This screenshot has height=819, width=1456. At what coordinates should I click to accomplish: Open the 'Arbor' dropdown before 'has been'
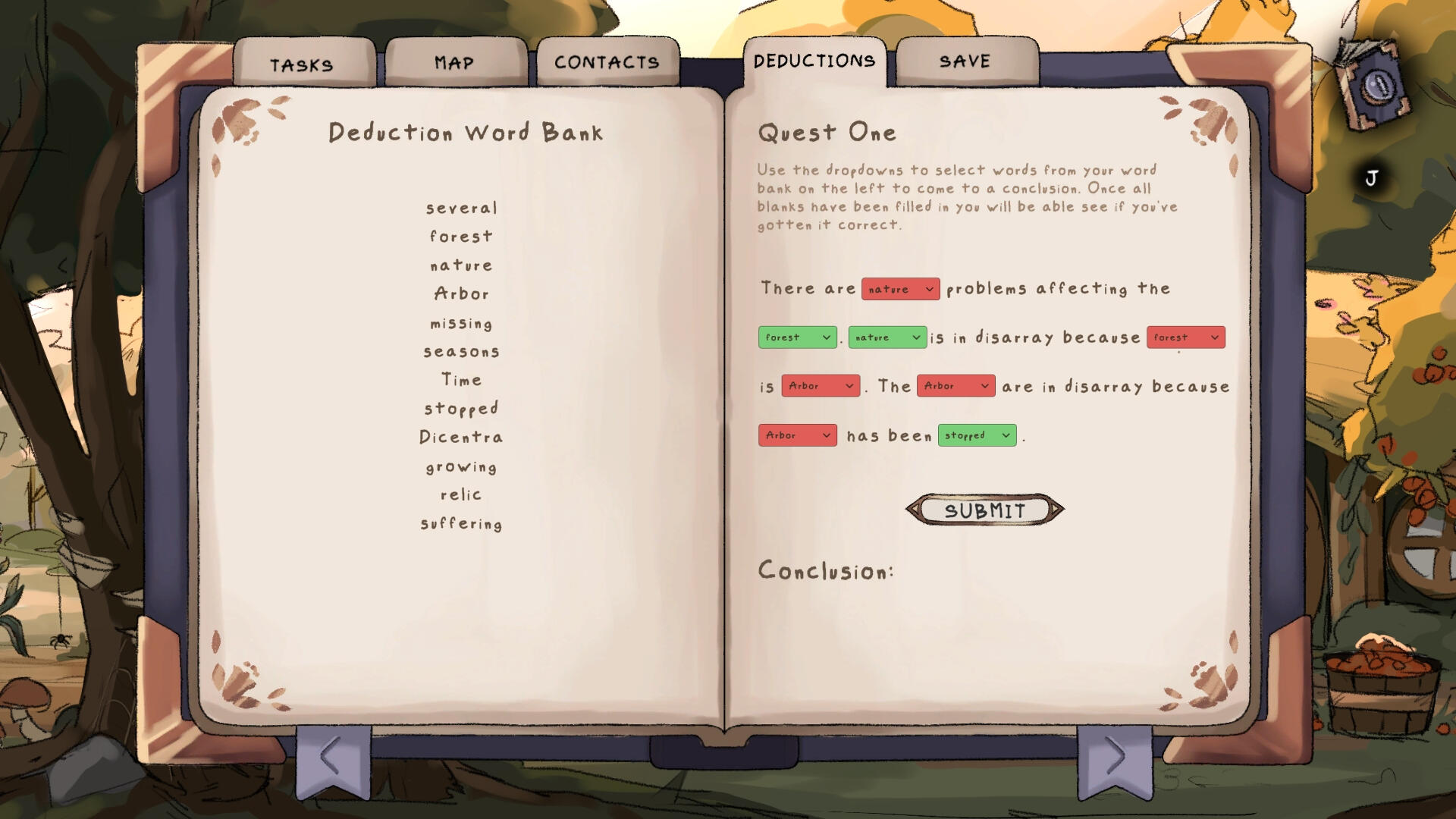point(797,435)
